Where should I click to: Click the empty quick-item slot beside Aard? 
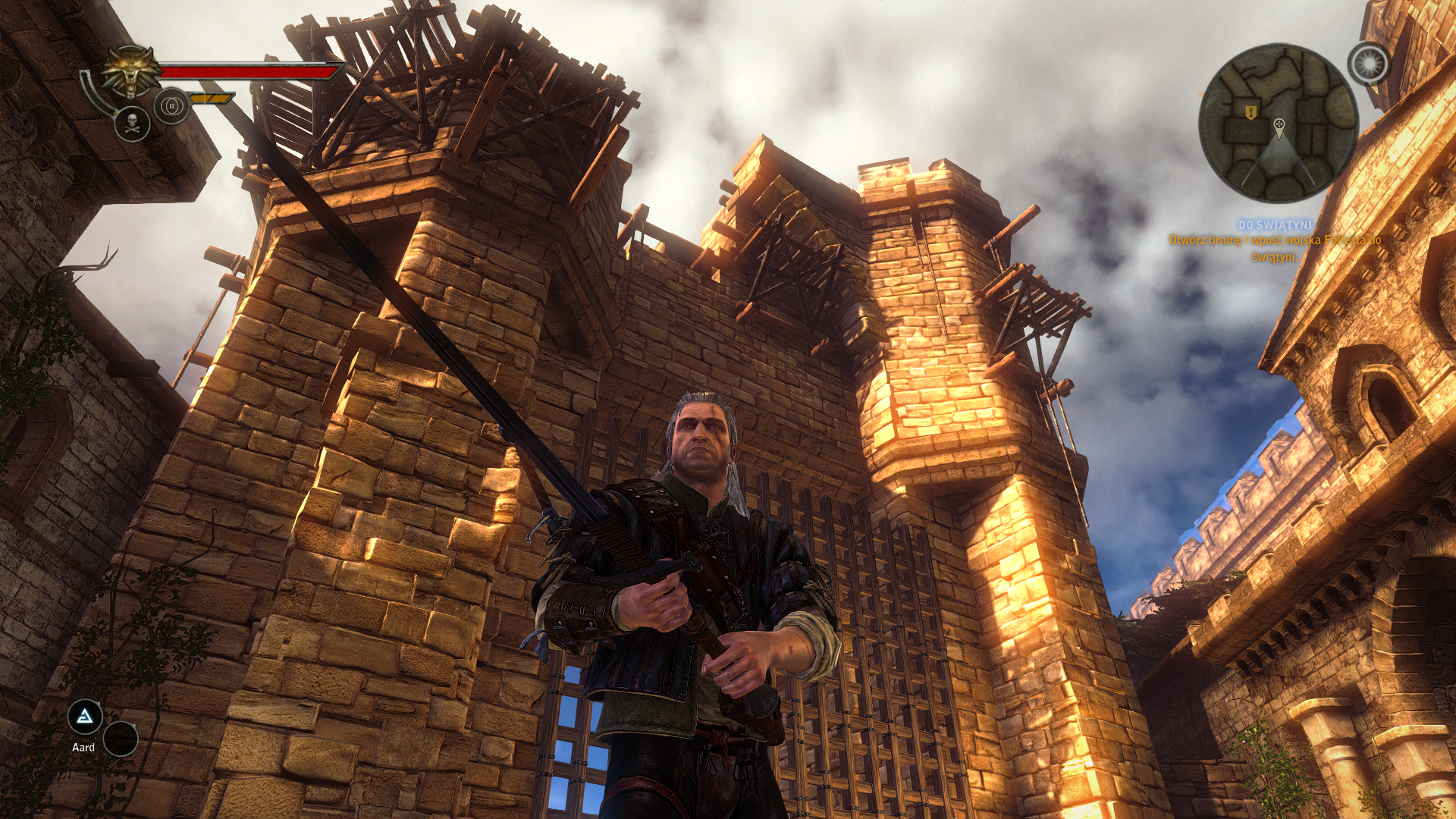click(x=120, y=739)
